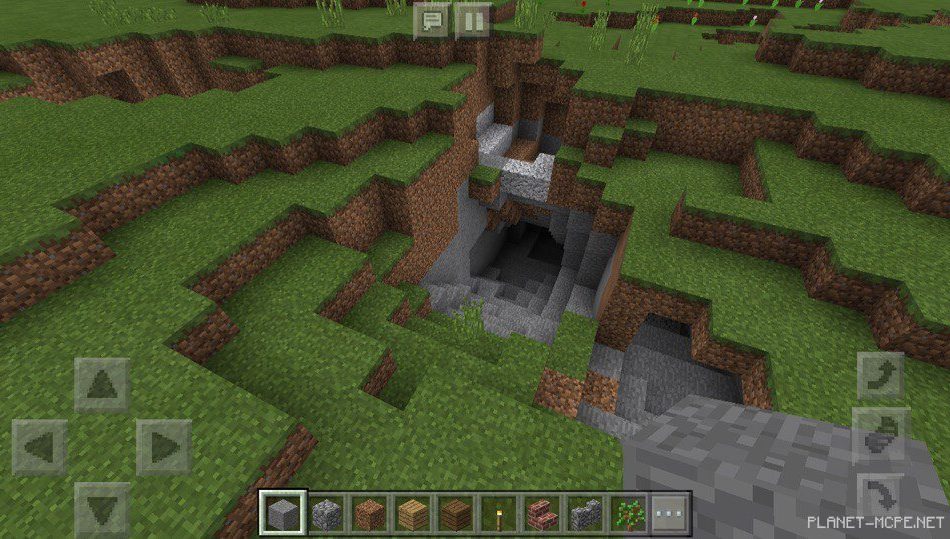Choose the dirt block hotbar slot
950x539 pixels.
click(369, 514)
